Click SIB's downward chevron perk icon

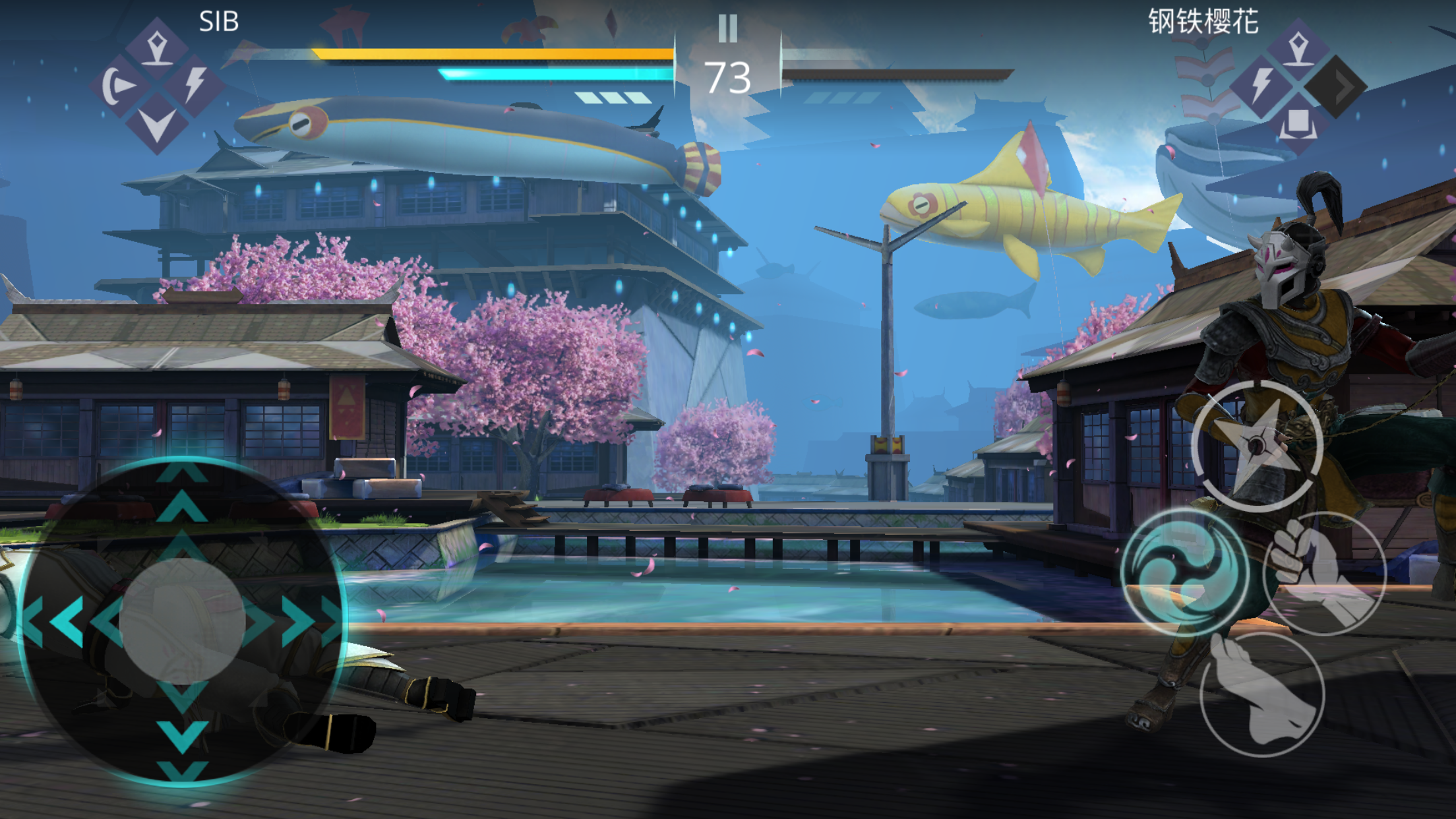pyautogui.click(x=157, y=124)
